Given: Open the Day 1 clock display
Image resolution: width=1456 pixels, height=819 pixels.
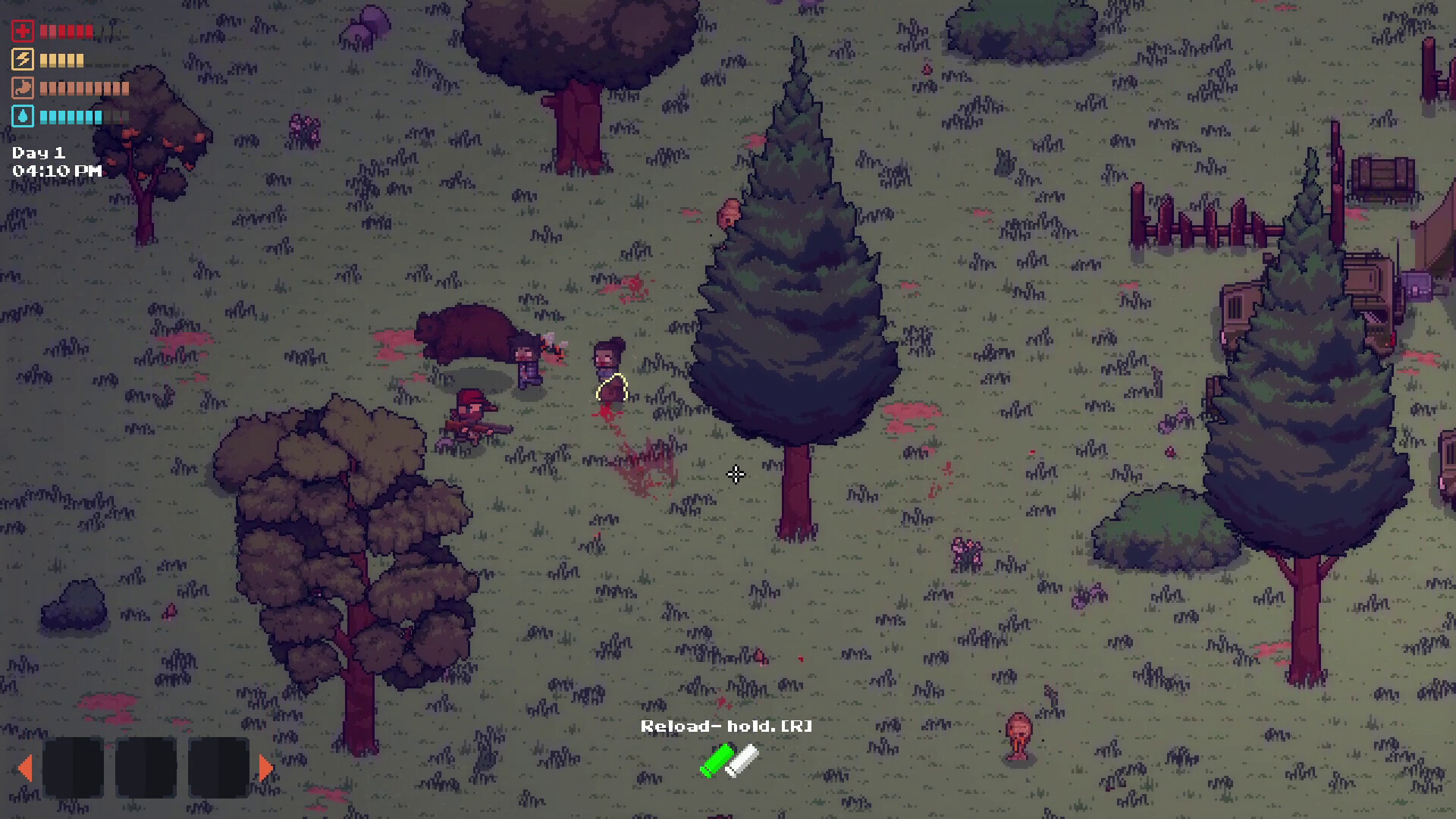Looking at the screenshot, I should (x=38, y=152).
